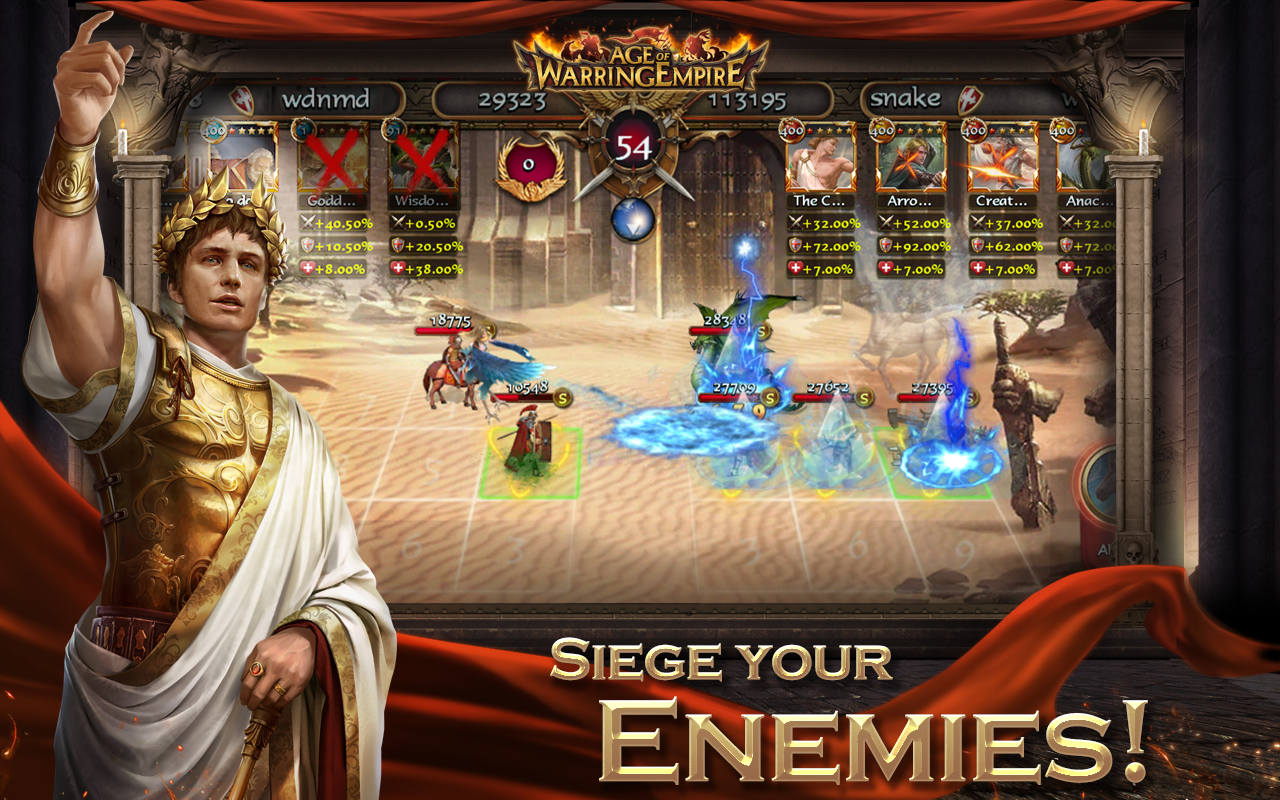
Task: Click the crossed-out Wisdo... hero card
Action: [424, 161]
